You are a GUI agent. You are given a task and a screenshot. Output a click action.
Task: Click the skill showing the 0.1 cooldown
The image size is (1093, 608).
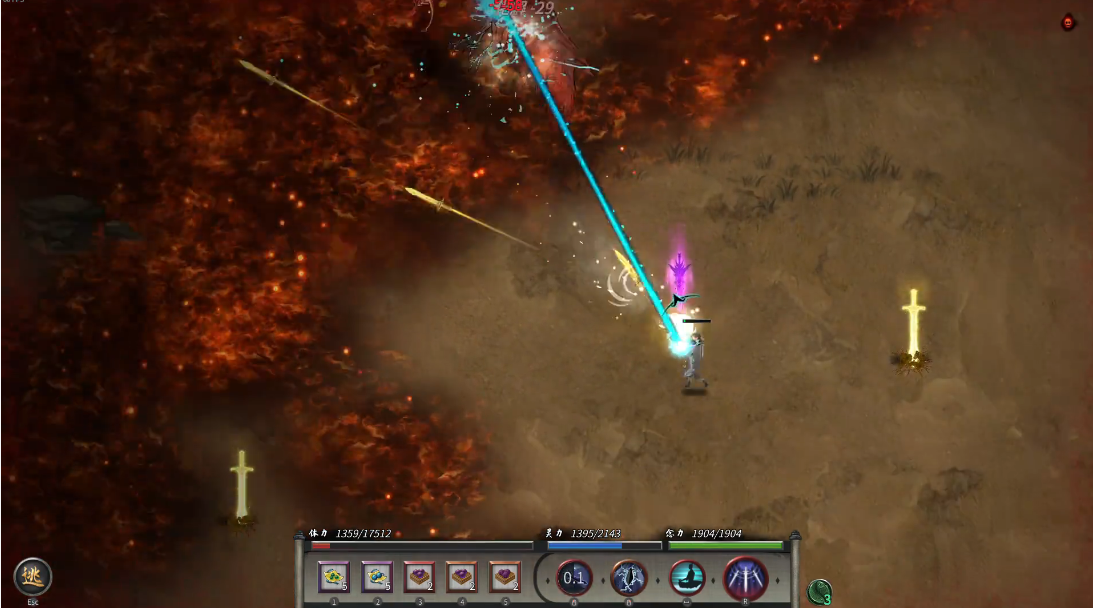pyautogui.click(x=574, y=578)
